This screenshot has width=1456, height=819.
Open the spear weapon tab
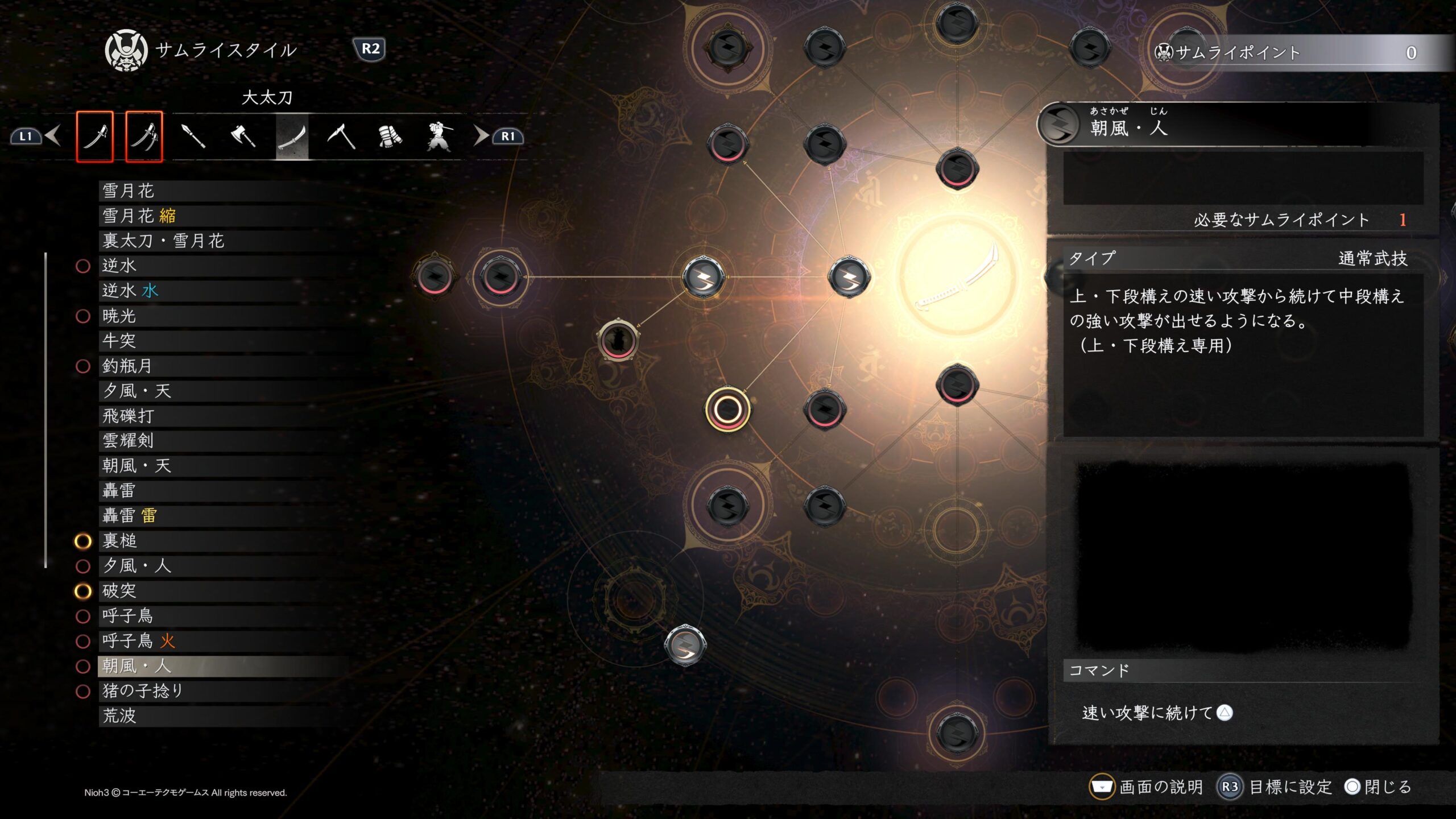(193, 136)
